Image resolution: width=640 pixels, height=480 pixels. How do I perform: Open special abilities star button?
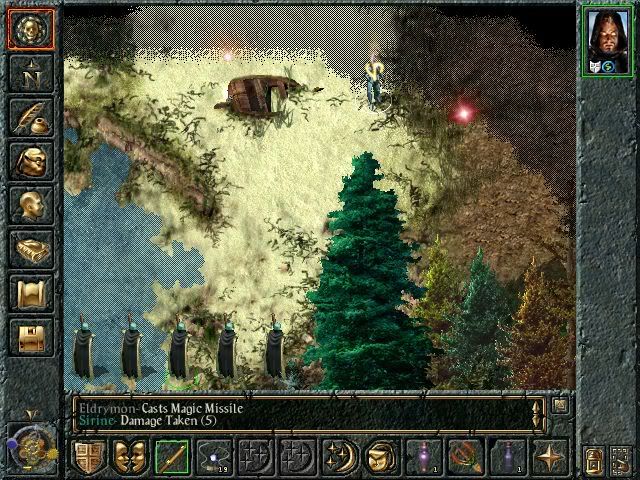click(x=550, y=457)
